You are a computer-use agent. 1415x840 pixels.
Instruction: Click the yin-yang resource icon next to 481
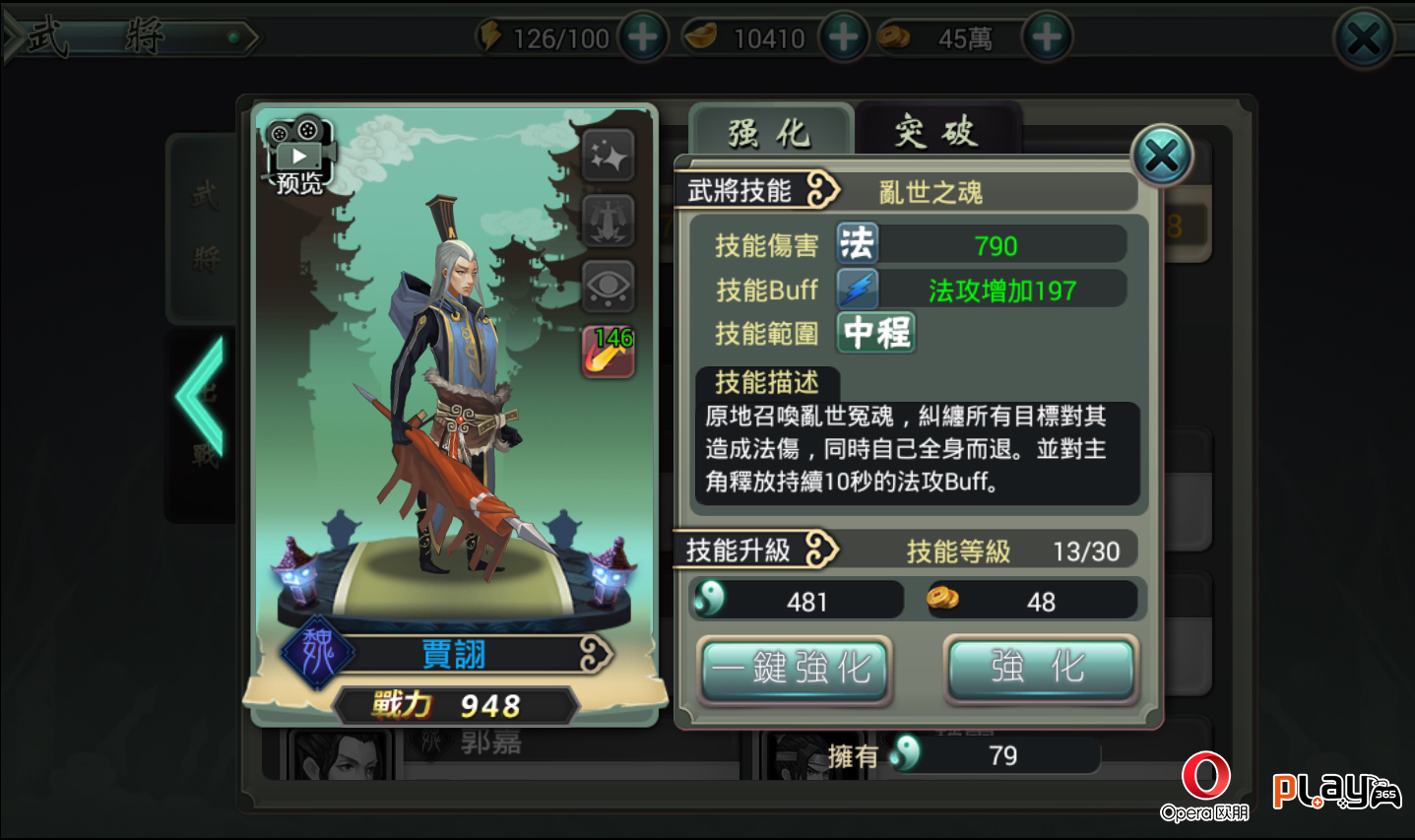click(x=712, y=599)
